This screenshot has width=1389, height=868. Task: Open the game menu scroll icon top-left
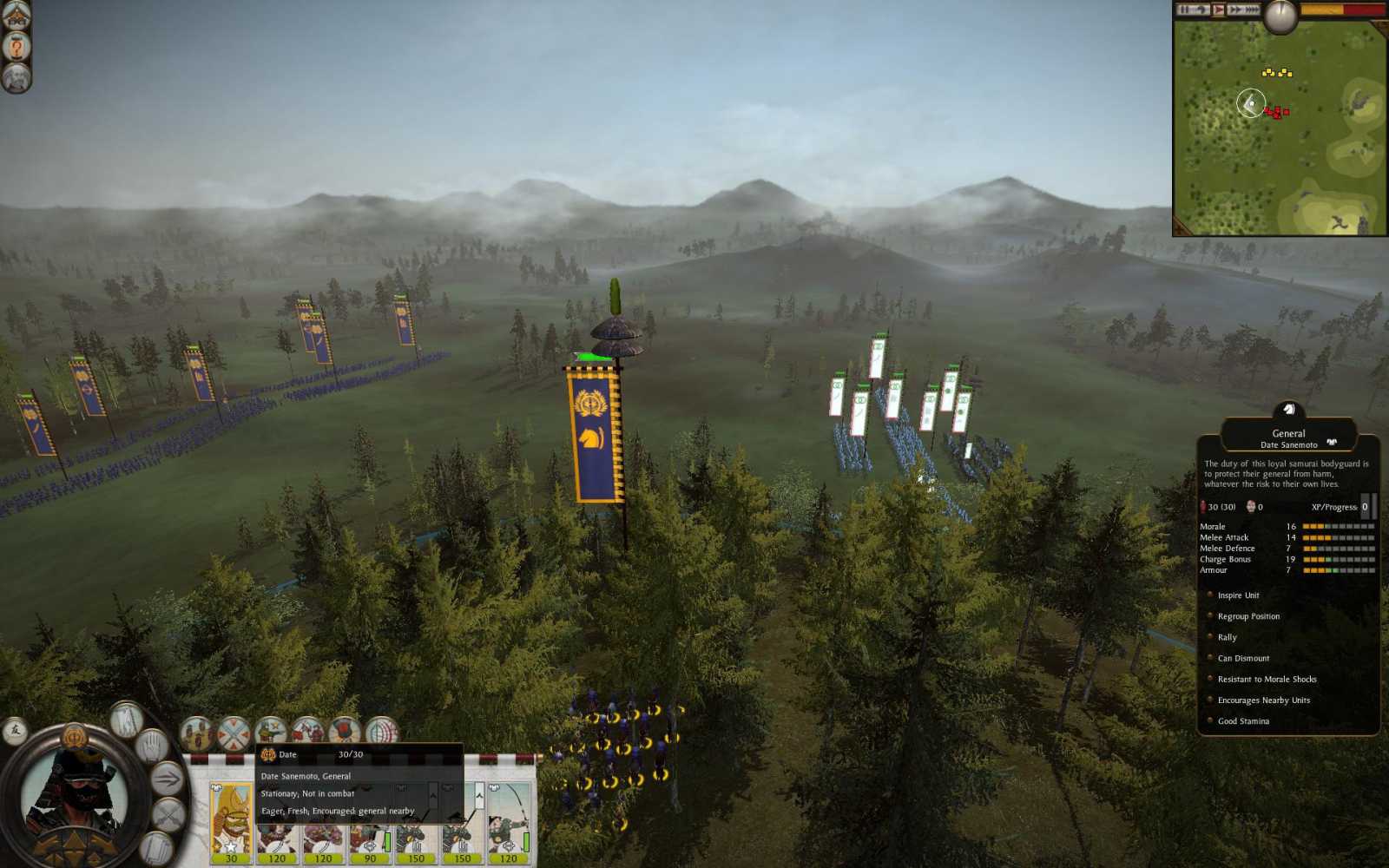coord(15,13)
